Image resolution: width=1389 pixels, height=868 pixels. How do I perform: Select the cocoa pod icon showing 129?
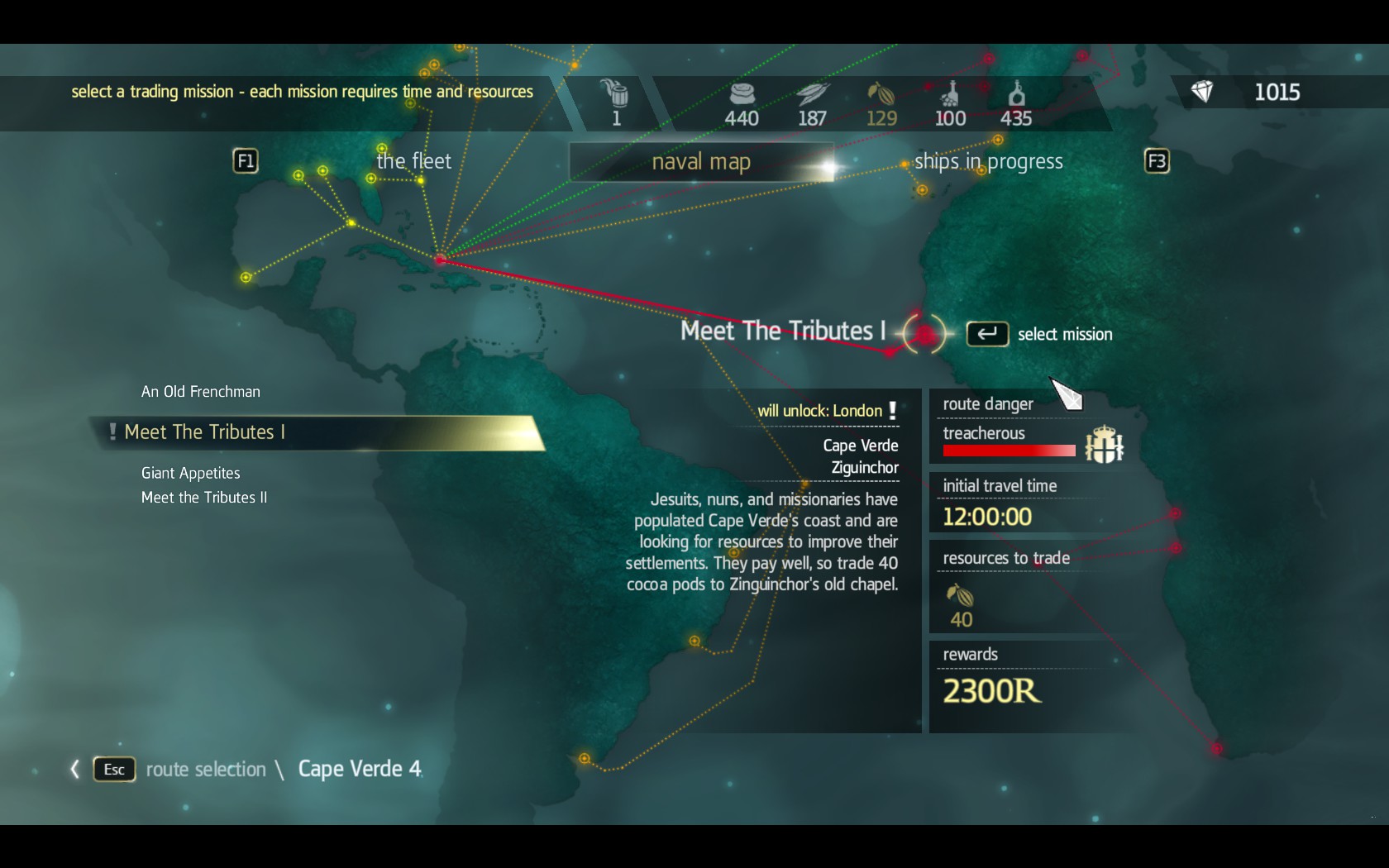881,93
